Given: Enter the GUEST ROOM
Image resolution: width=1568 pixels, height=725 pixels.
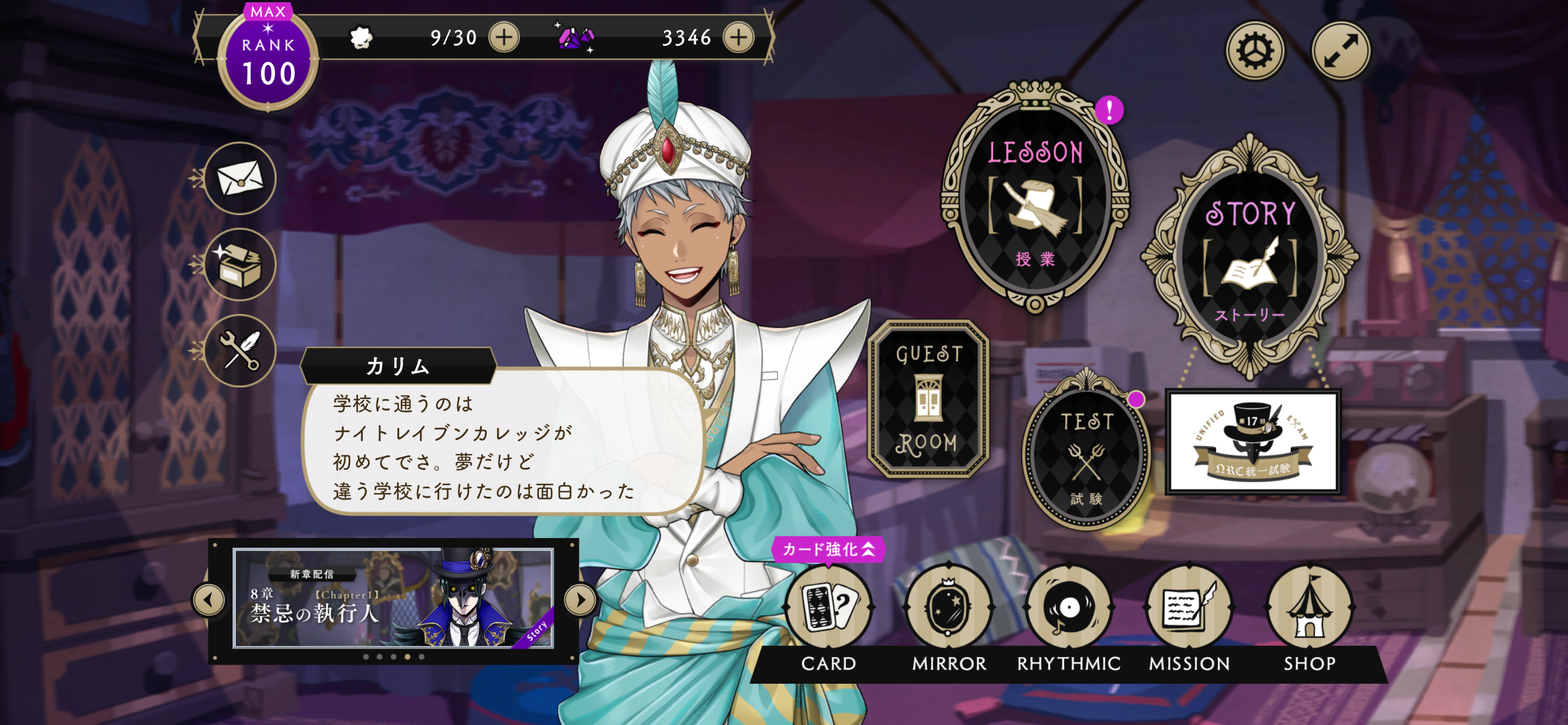Looking at the screenshot, I should tap(928, 399).
